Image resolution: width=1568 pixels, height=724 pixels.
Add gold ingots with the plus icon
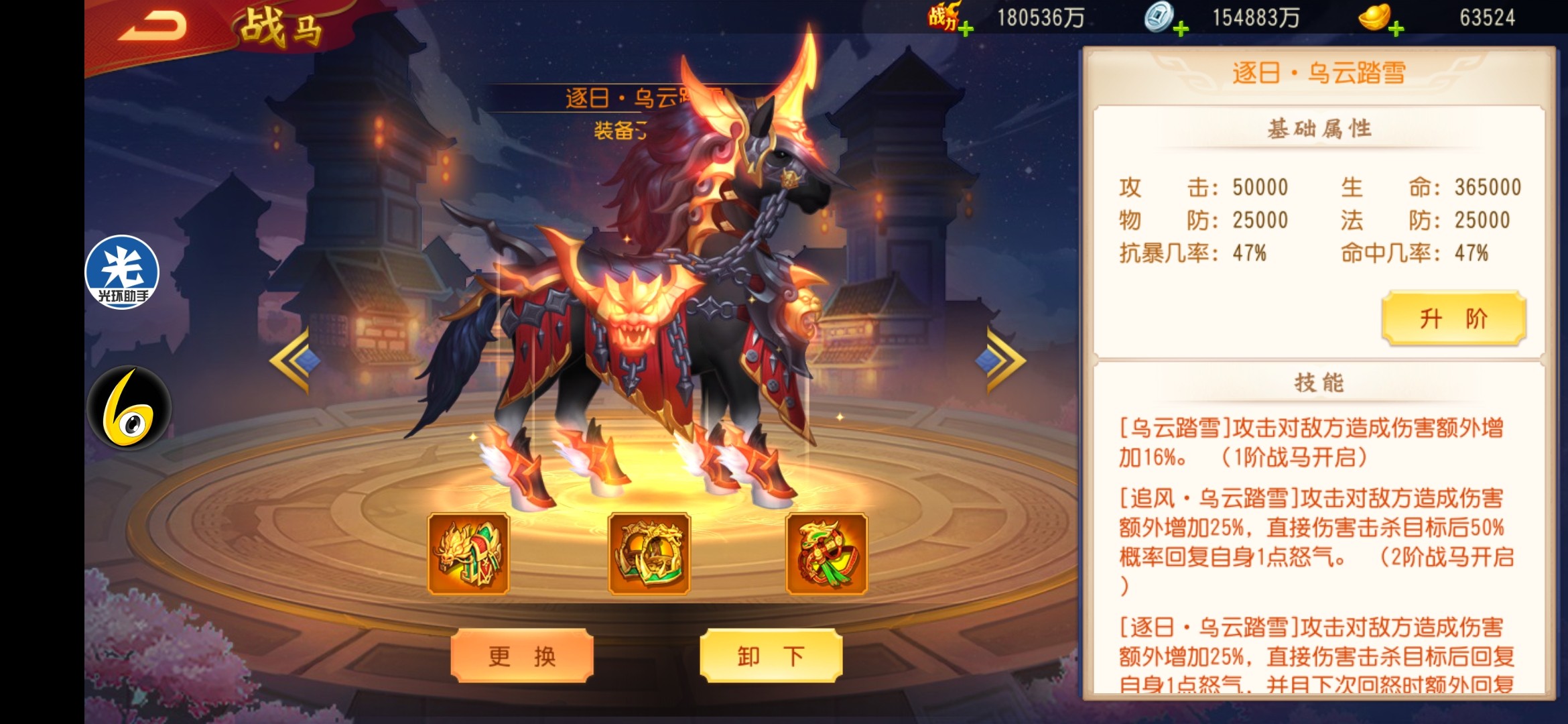[x=1396, y=29]
